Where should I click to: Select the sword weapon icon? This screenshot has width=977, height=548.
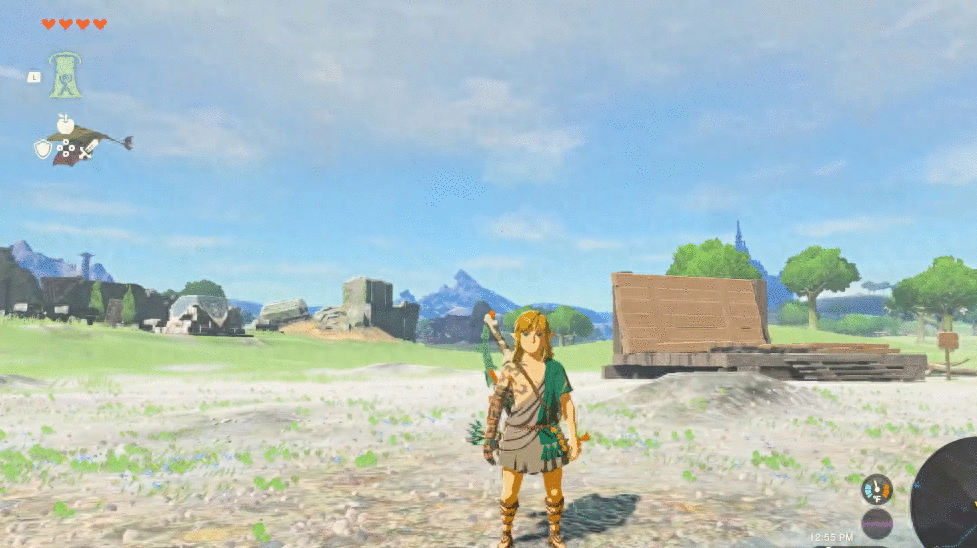[89, 149]
